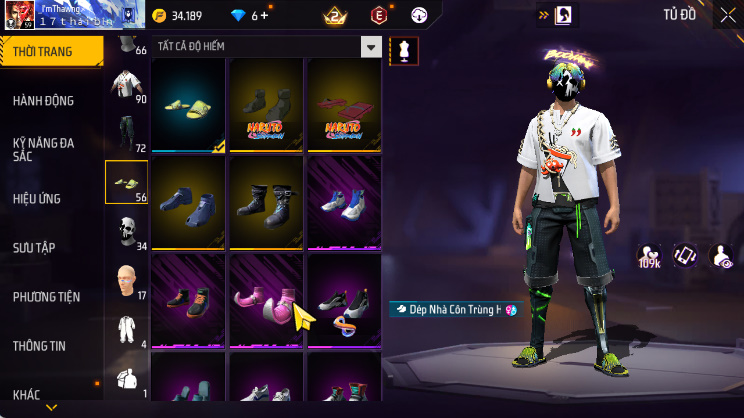The width and height of the screenshot is (744, 418).
Task: Close the wardrobe with the X button
Action: pyautogui.click(x=727, y=15)
